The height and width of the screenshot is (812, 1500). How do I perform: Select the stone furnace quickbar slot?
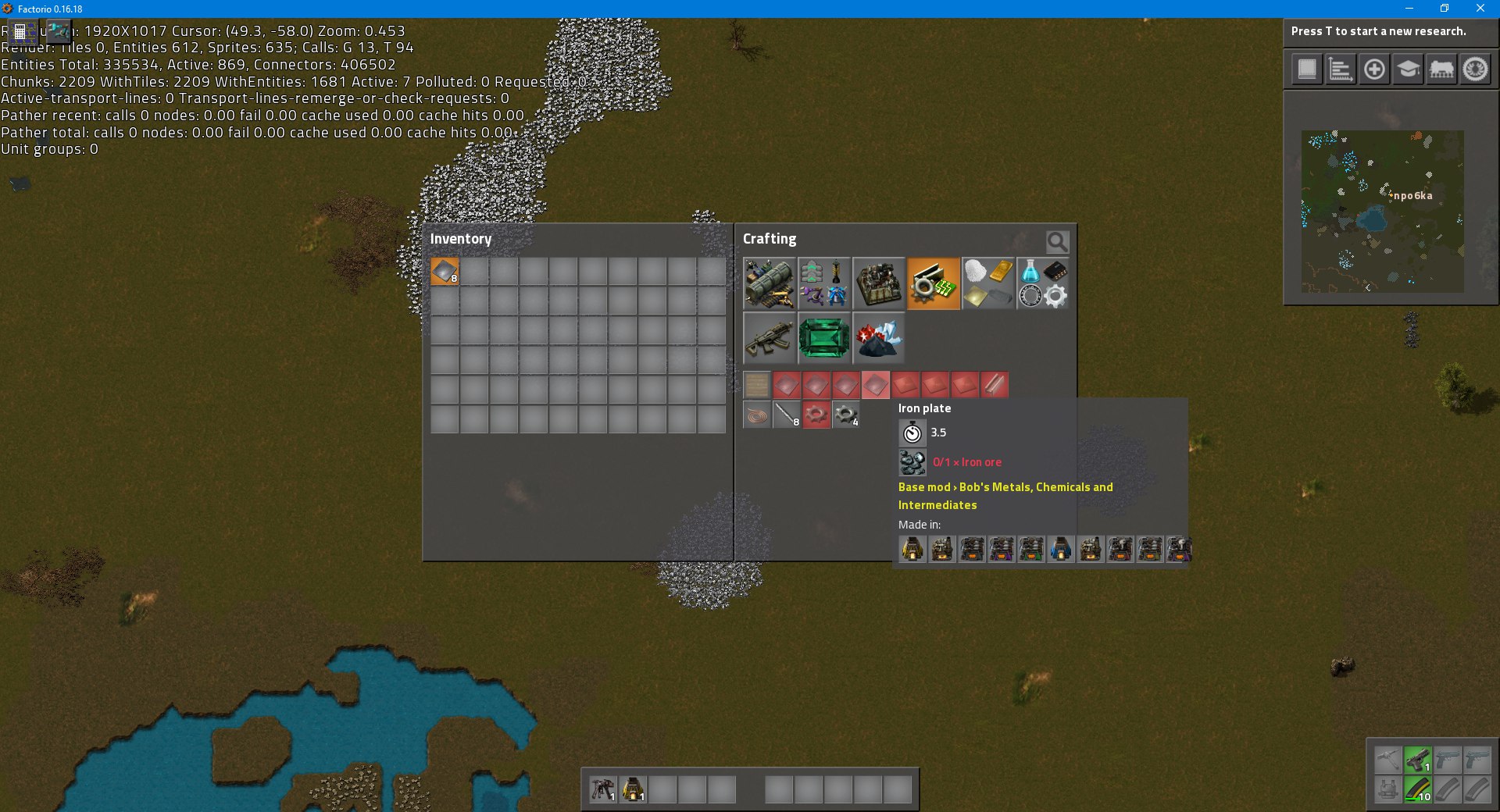pos(633,789)
